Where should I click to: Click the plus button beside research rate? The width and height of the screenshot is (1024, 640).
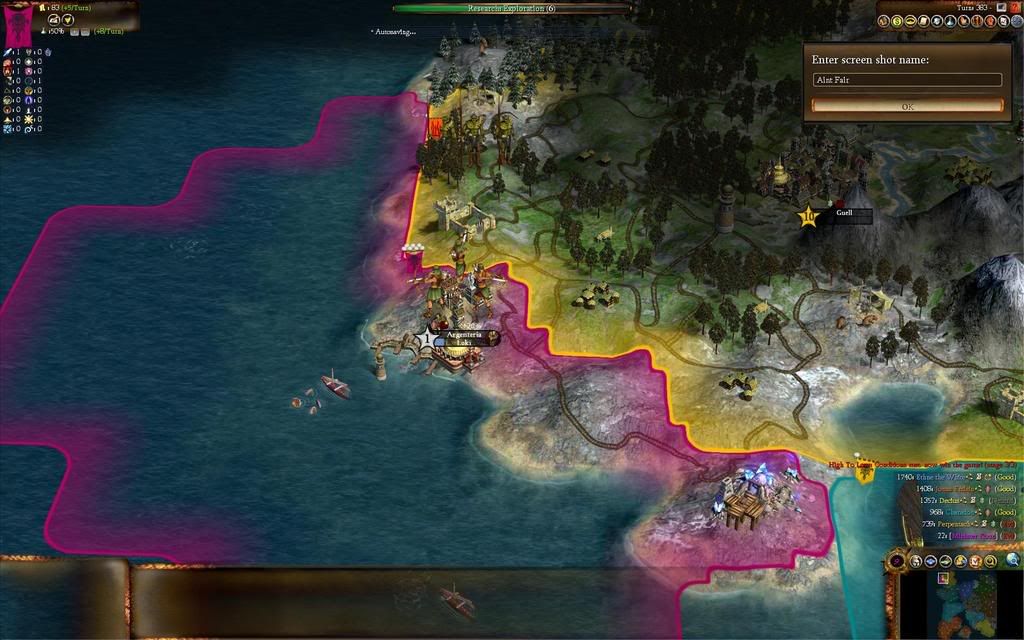[73, 32]
